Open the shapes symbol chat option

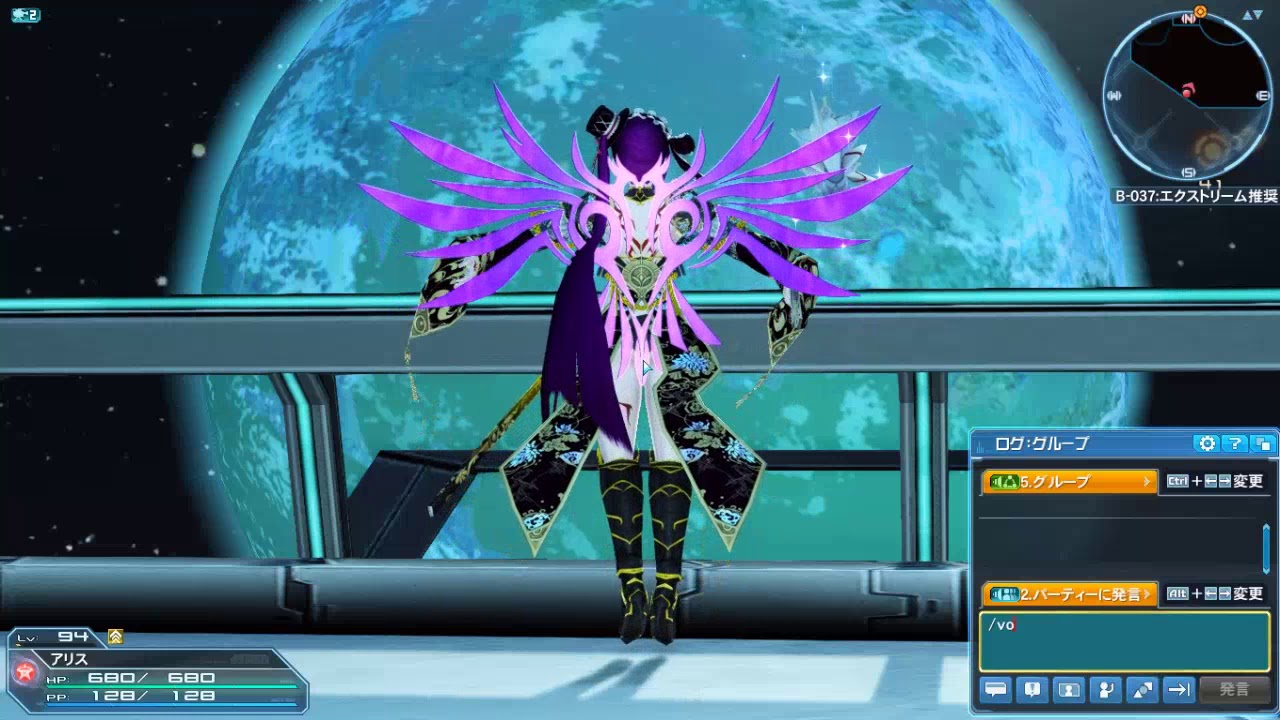point(1142,689)
